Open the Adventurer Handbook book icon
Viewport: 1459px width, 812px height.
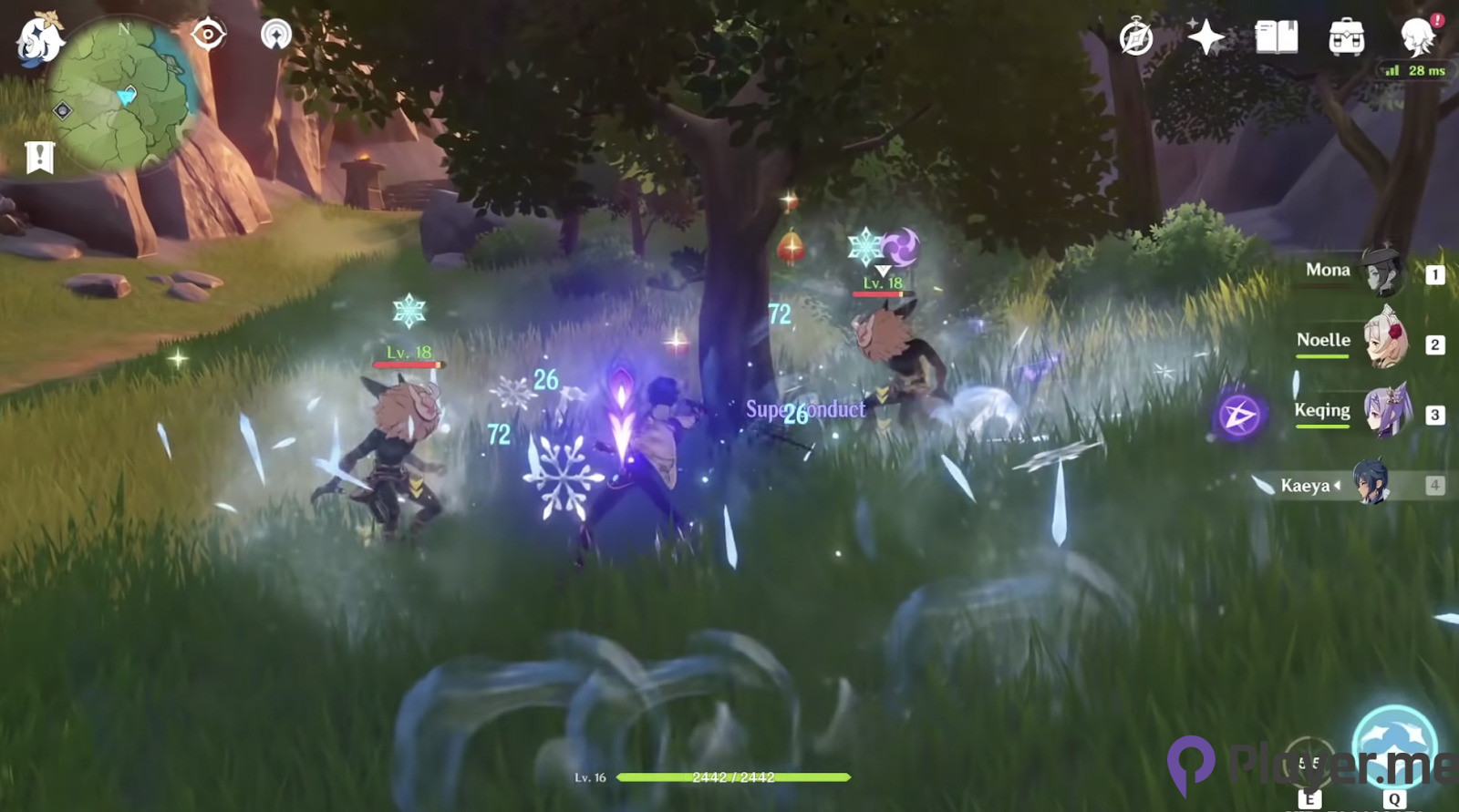[1276, 37]
